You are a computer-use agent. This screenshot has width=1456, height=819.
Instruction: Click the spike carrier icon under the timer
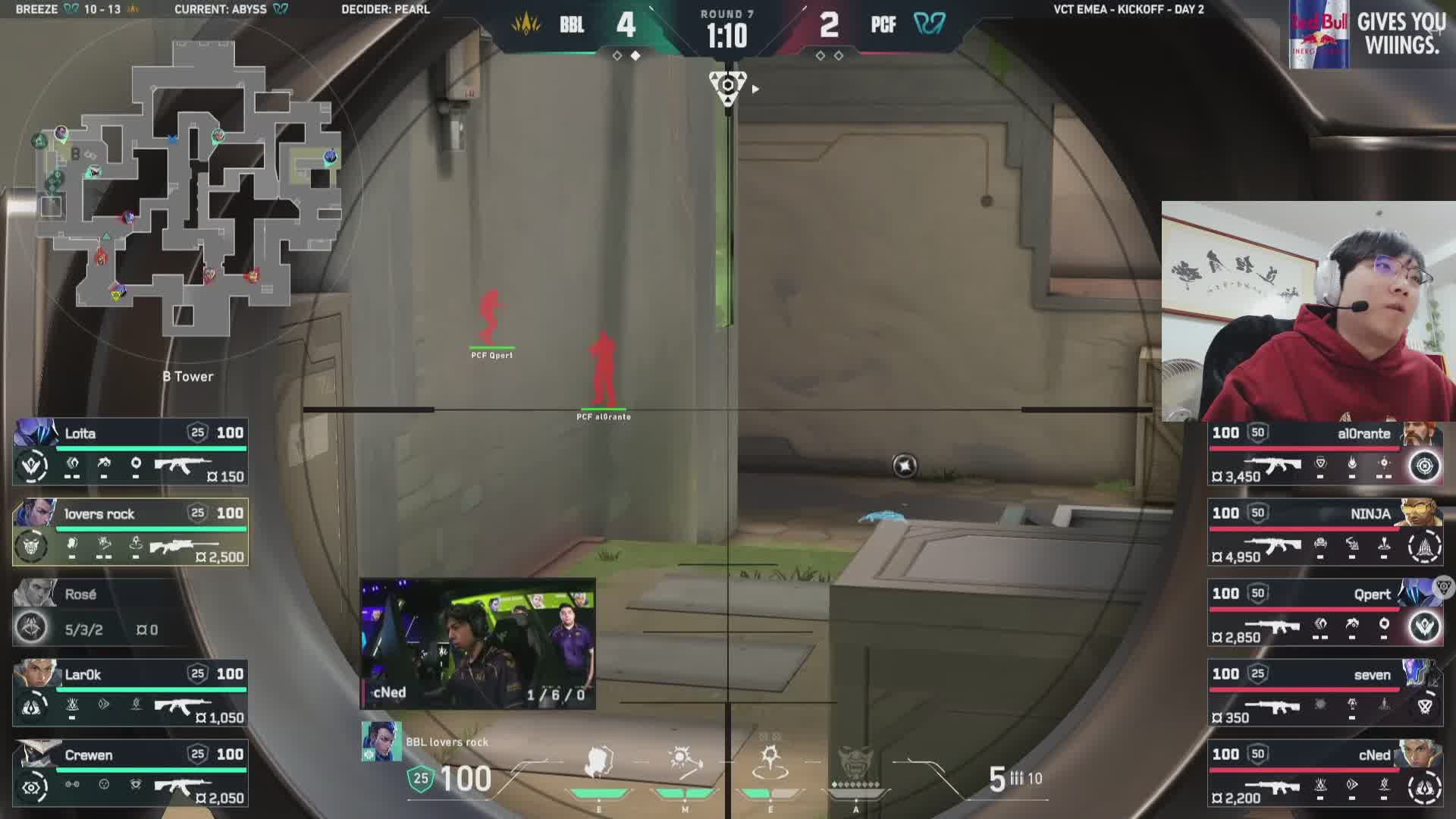[727, 86]
